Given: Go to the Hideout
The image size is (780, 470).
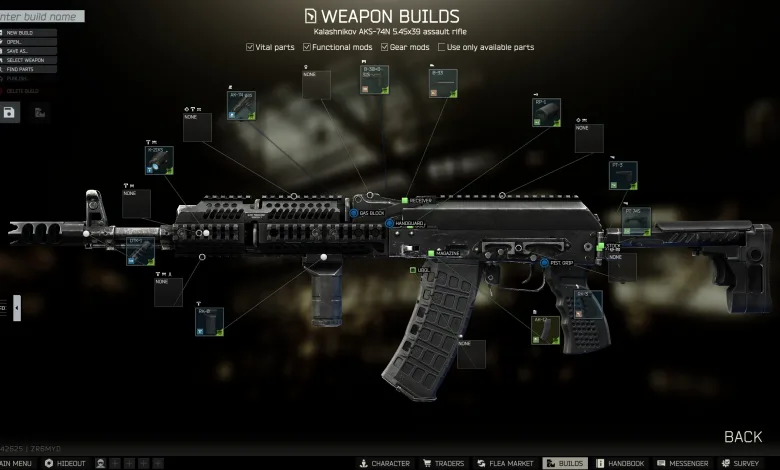Looking at the screenshot, I should [x=66, y=464].
